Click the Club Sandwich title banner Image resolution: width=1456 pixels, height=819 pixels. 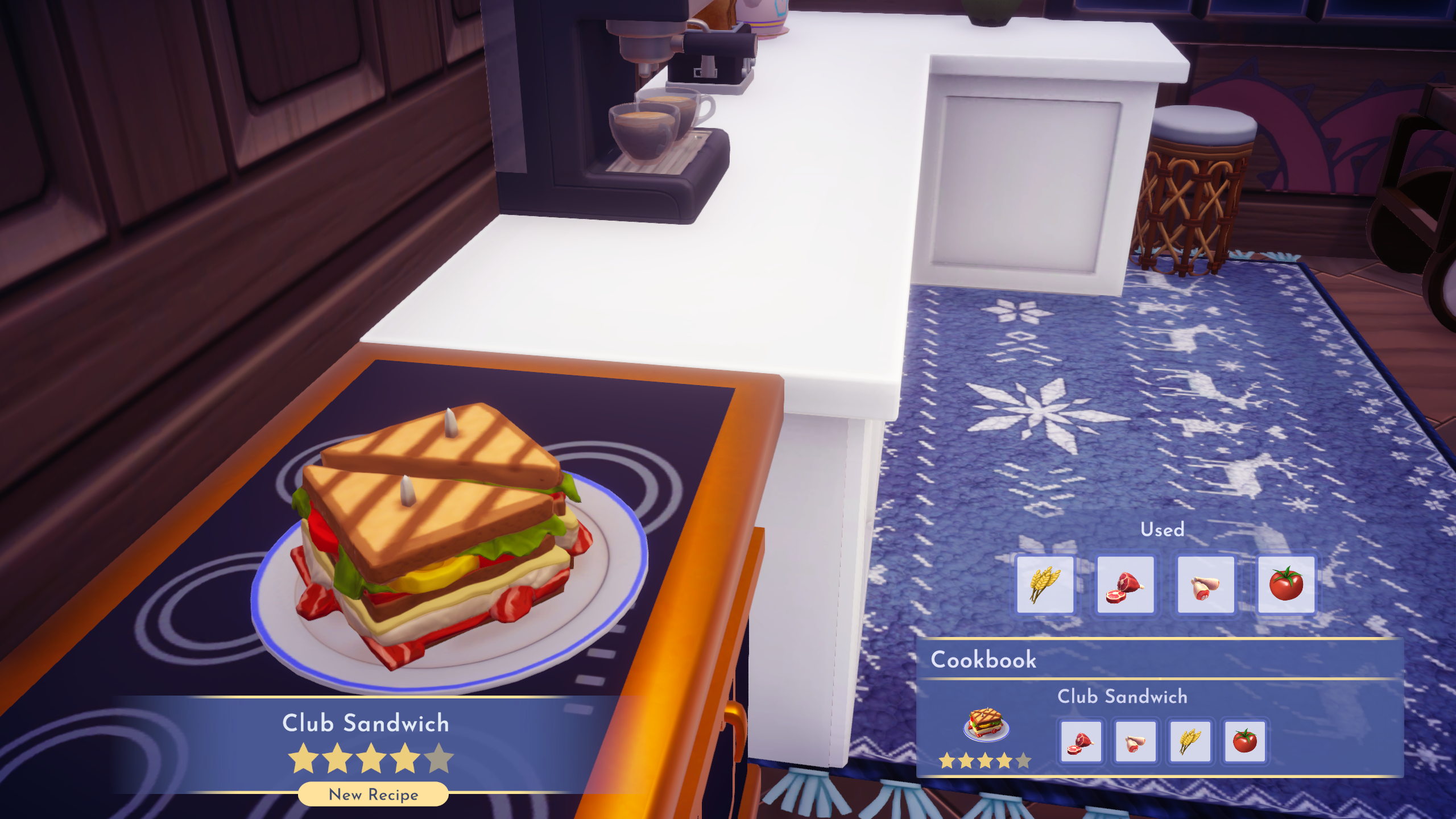click(367, 723)
